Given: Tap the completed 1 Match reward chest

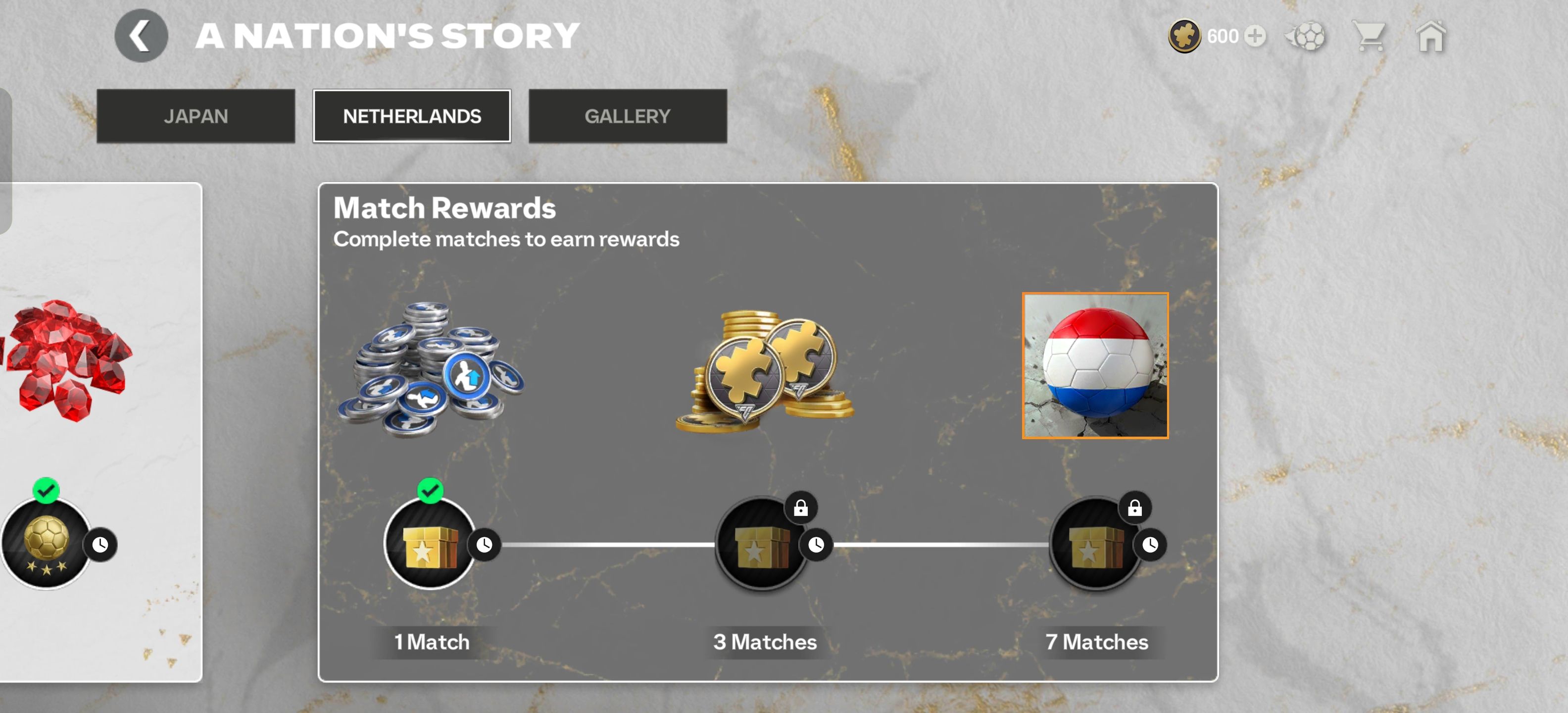Looking at the screenshot, I should click(430, 544).
